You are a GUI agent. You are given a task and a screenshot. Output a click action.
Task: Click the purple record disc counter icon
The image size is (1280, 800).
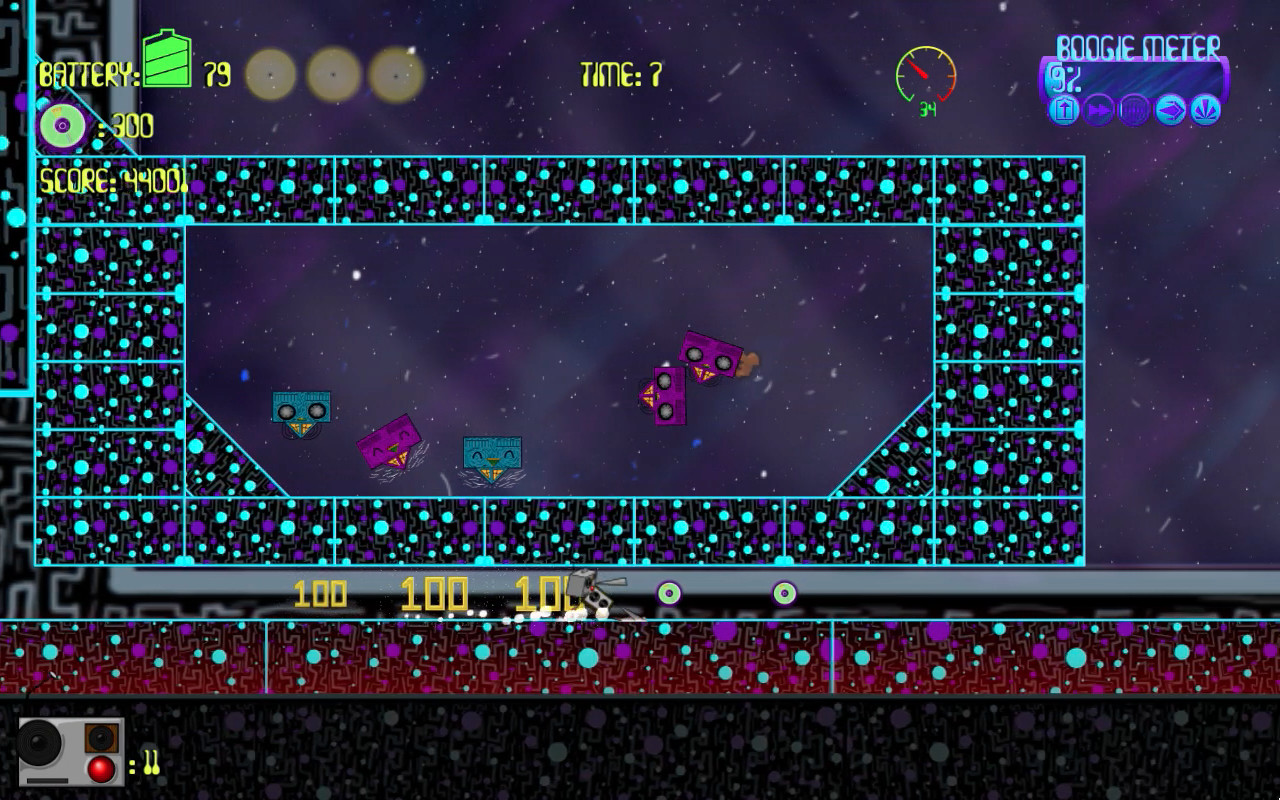pyautogui.click(x=62, y=126)
